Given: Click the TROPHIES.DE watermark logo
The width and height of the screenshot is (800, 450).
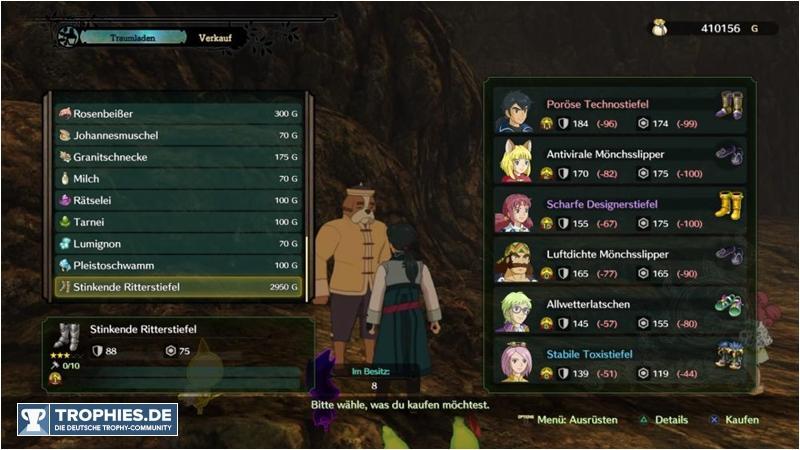Looking at the screenshot, I should point(97,419).
